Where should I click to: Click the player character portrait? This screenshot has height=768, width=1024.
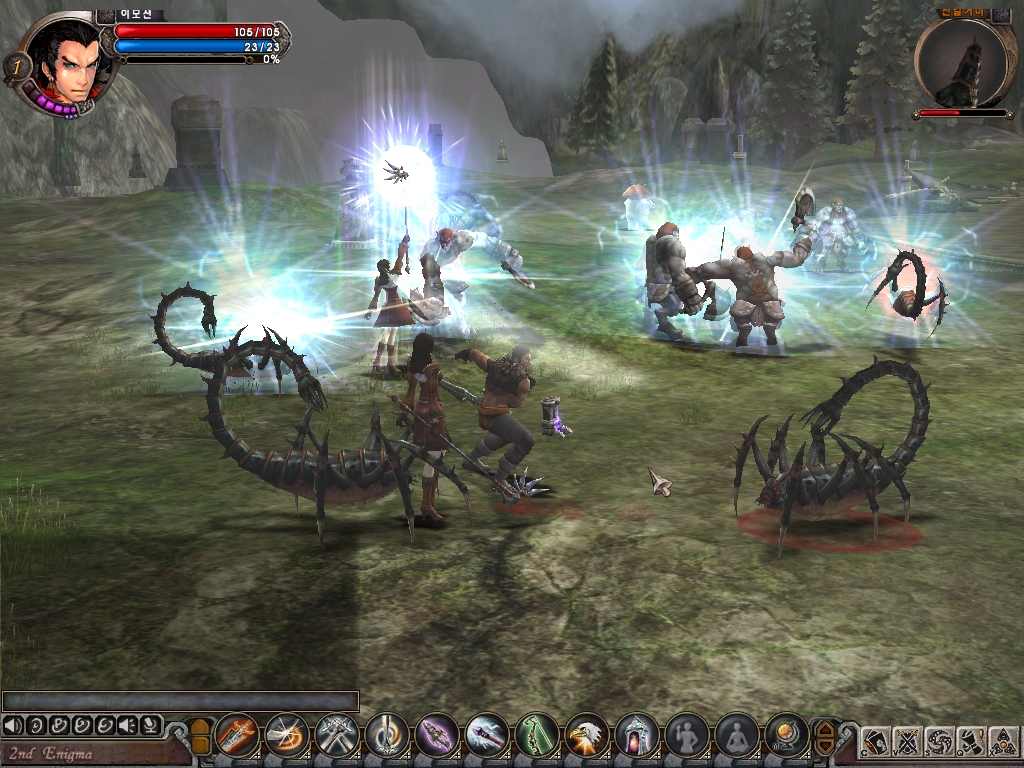pos(67,60)
